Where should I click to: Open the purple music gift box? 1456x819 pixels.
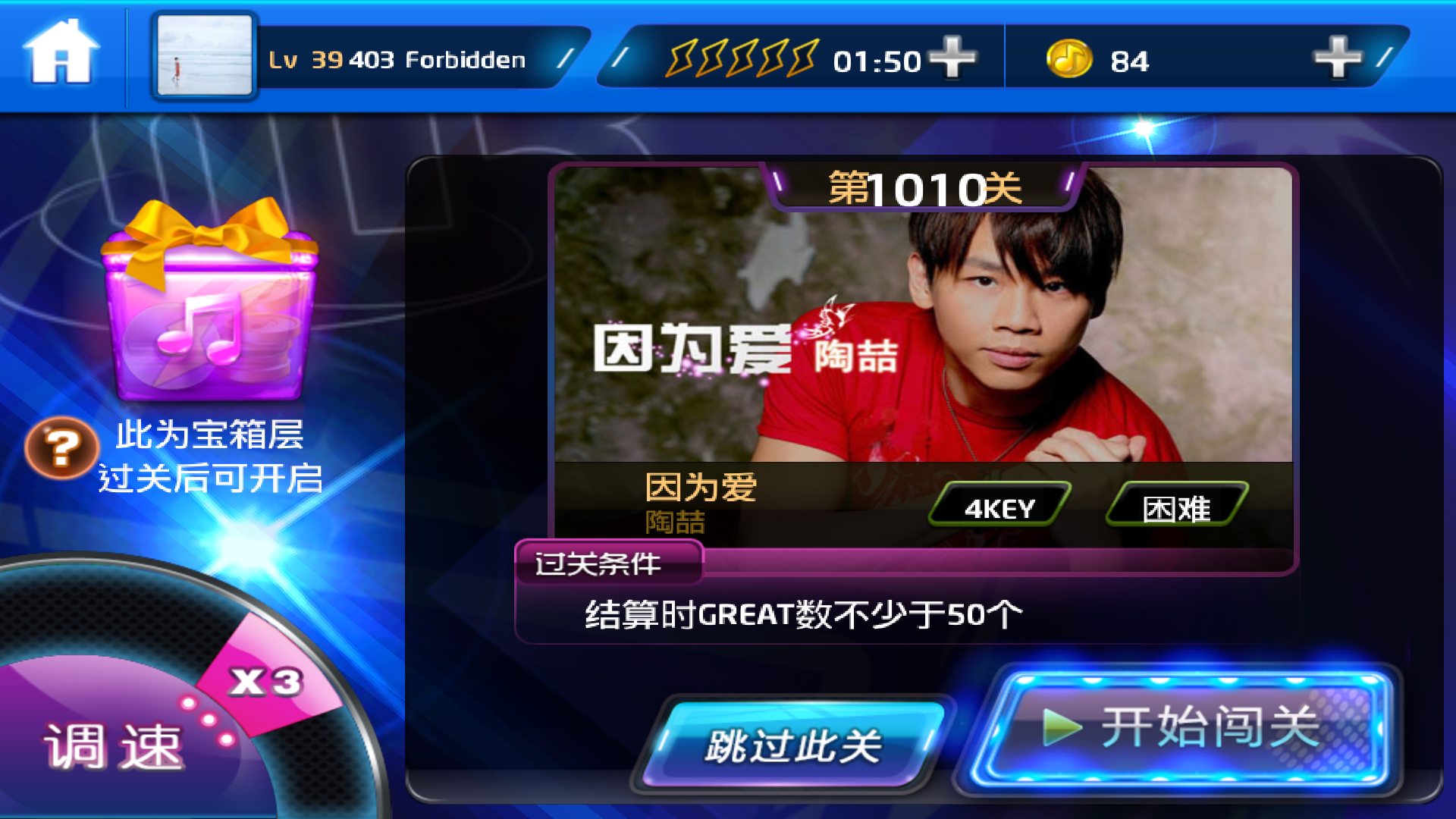pos(210,303)
